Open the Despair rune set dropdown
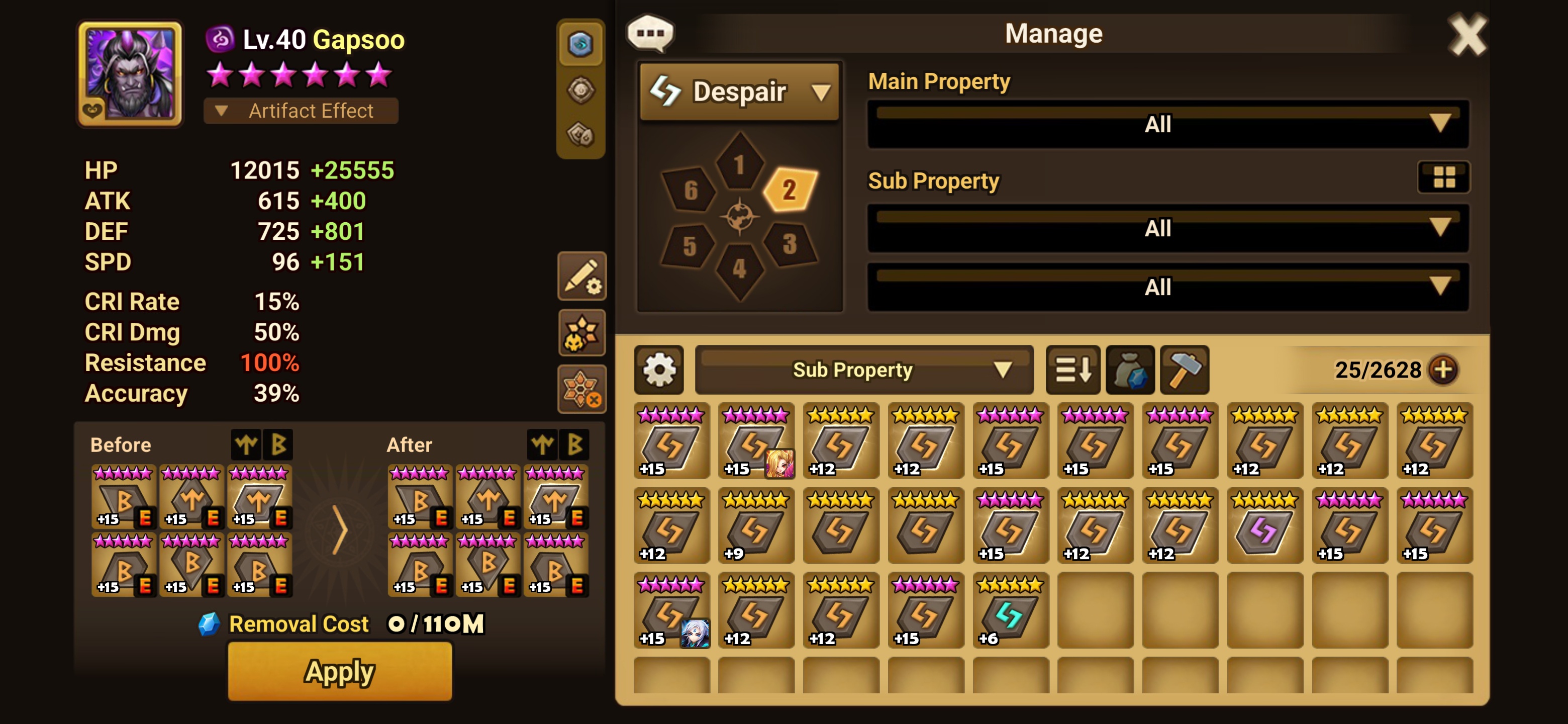The width and height of the screenshot is (1568, 724). (x=740, y=92)
